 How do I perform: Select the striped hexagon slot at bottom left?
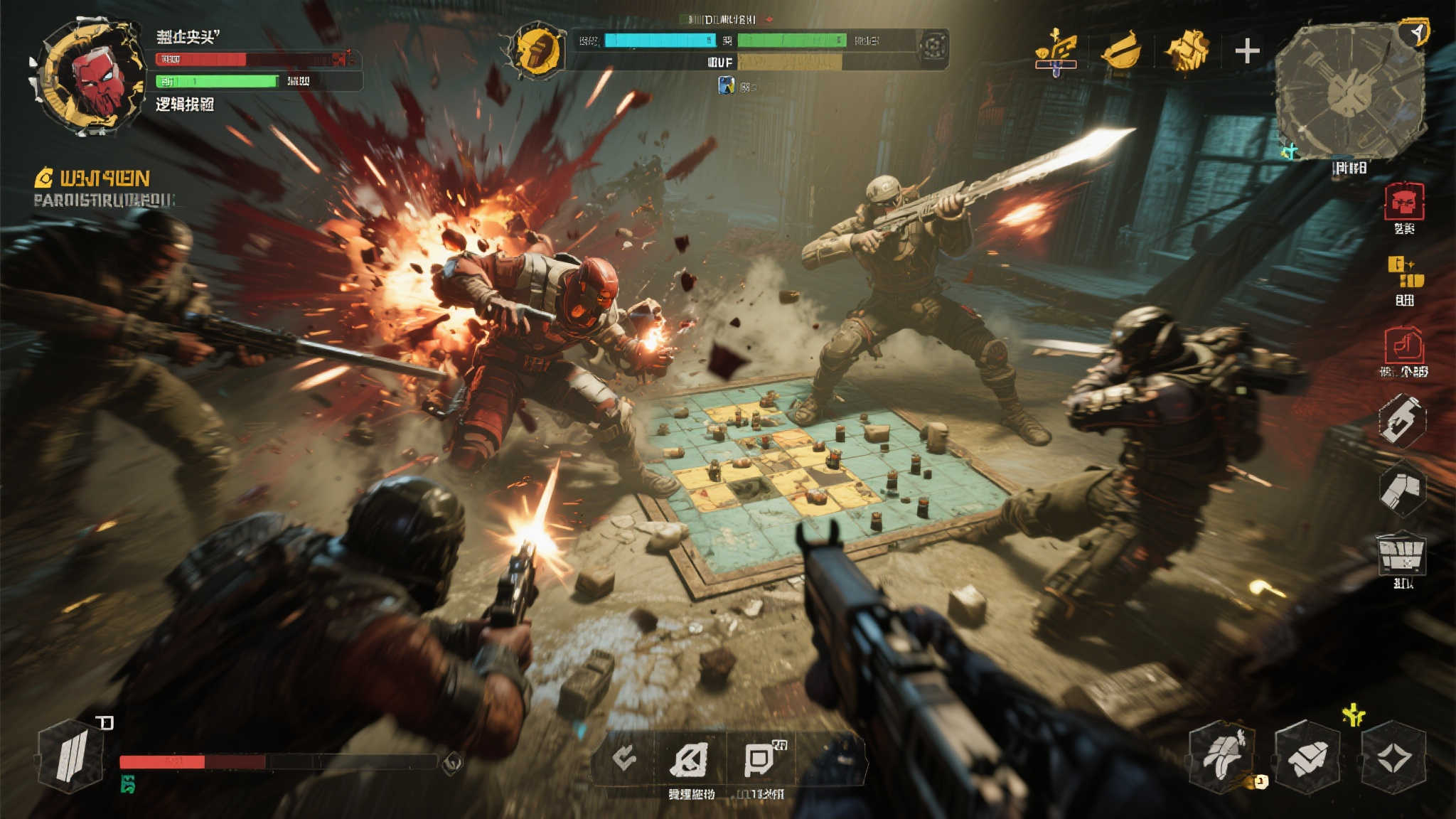tap(71, 756)
